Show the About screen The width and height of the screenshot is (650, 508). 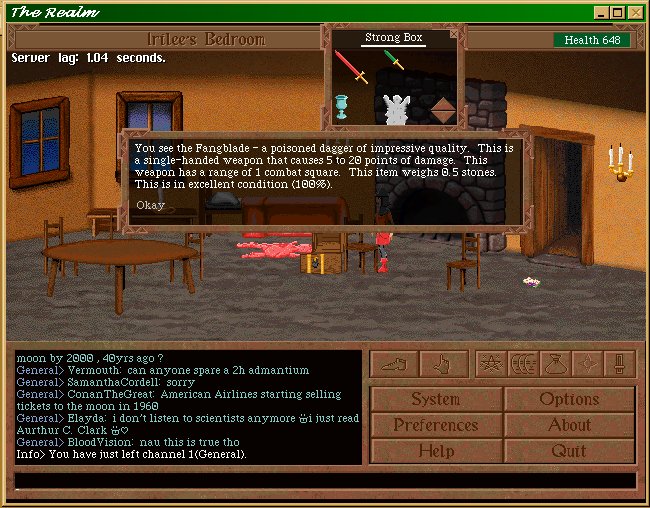point(569,425)
